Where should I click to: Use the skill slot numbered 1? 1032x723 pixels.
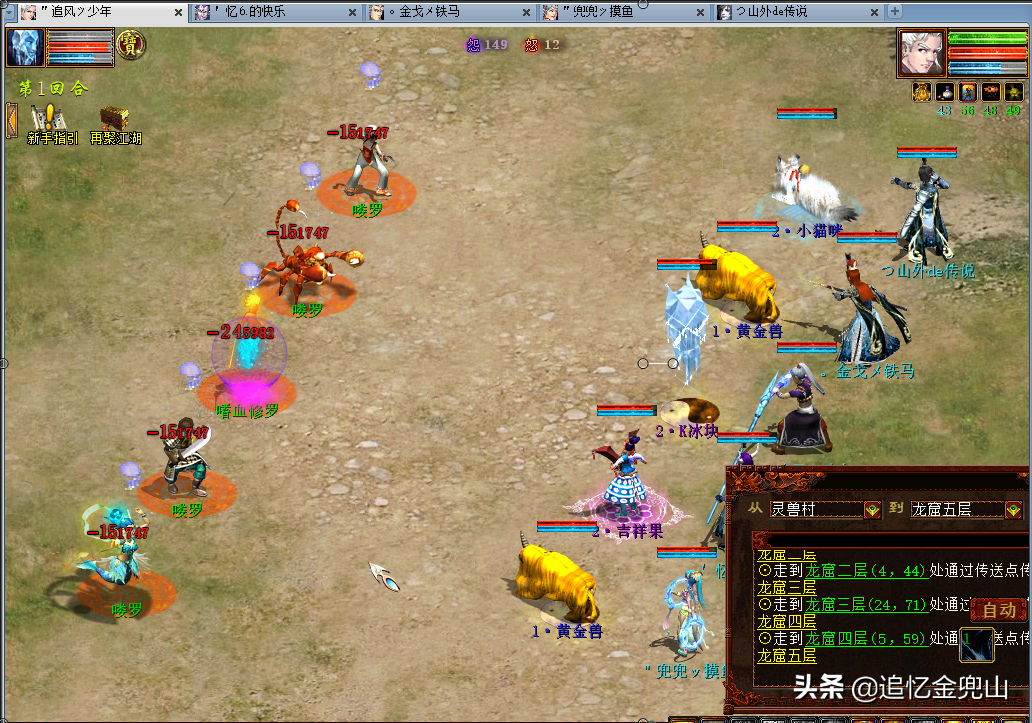977,645
